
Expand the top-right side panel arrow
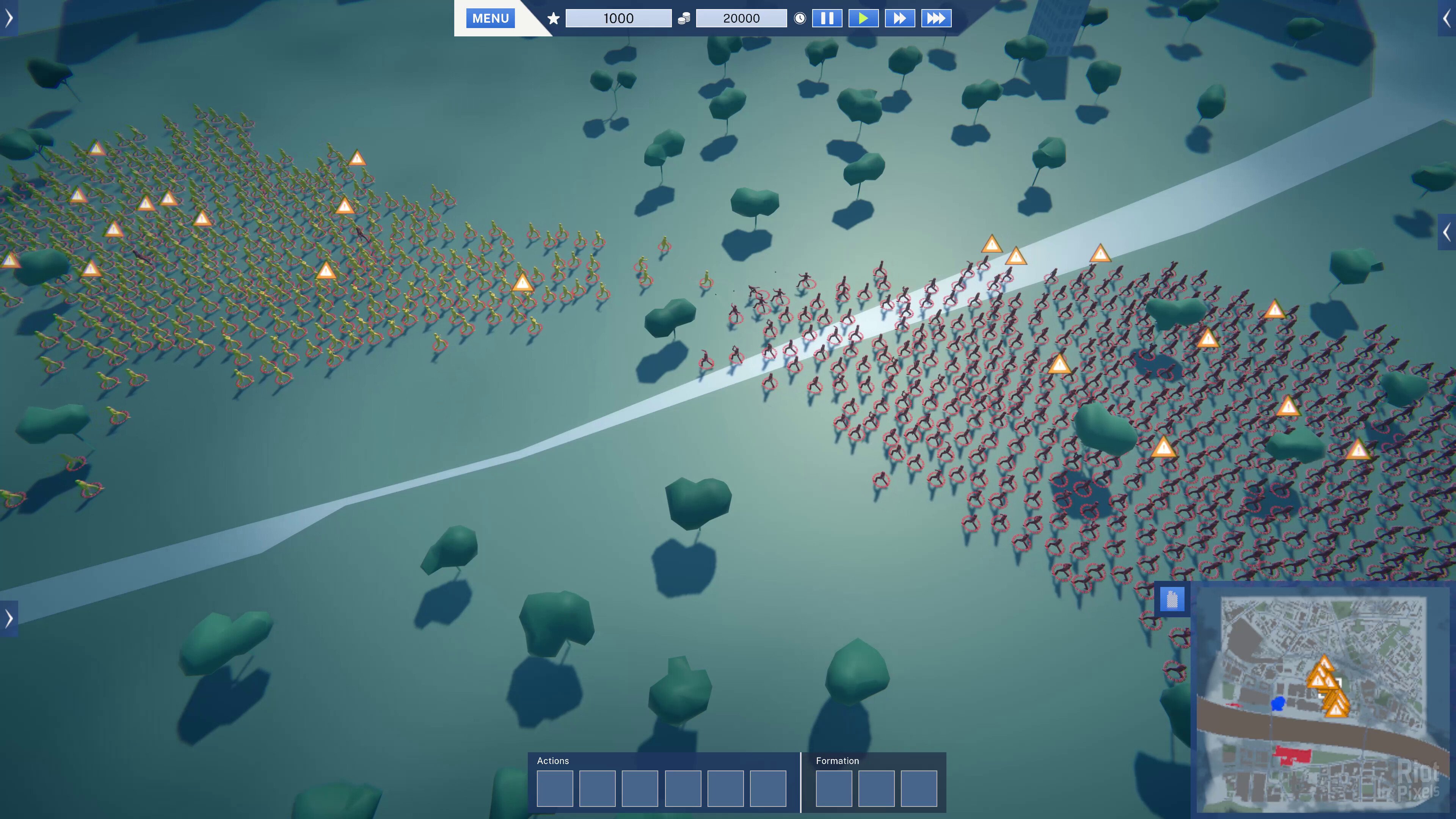click(1447, 18)
